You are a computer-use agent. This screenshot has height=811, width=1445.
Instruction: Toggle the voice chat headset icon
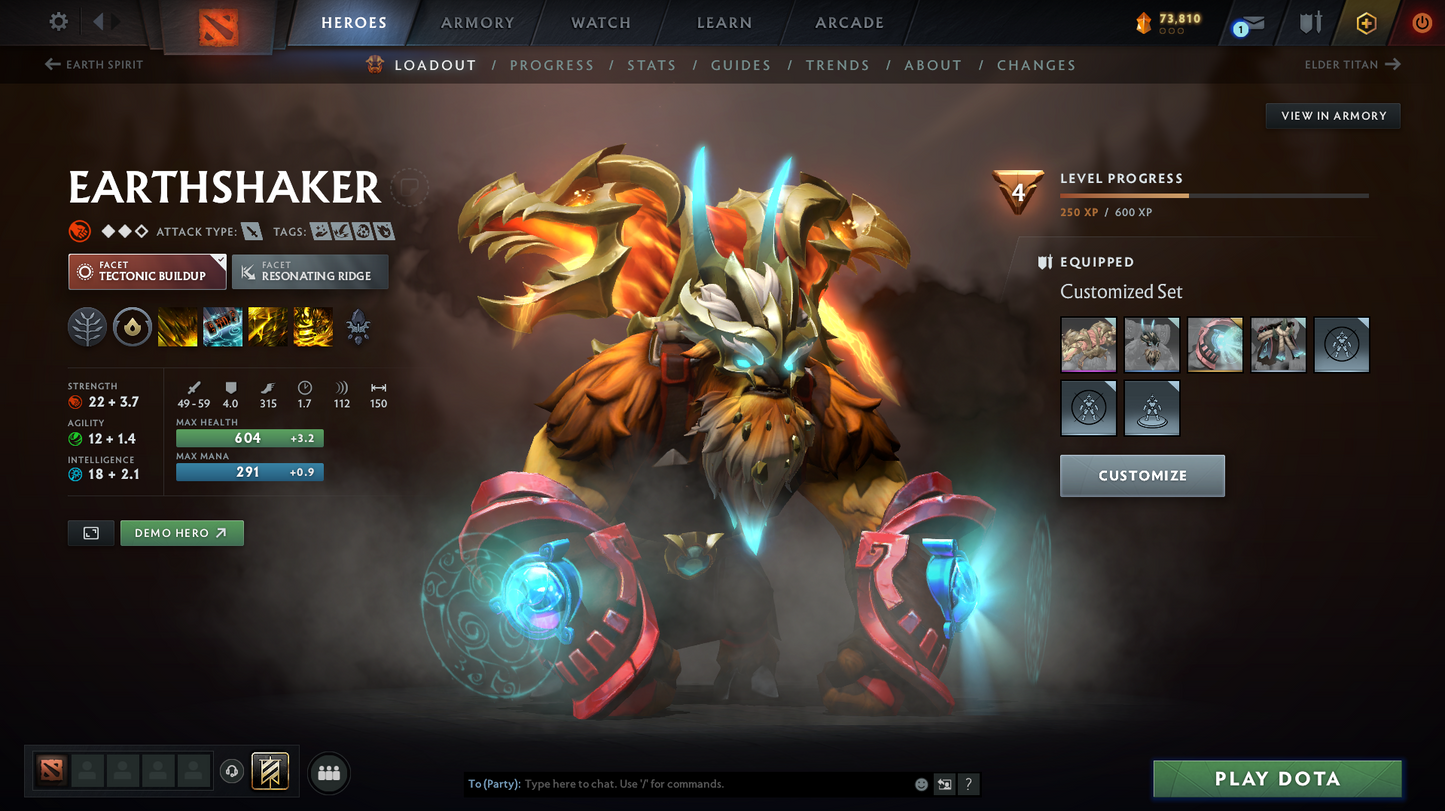click(232, 770)
